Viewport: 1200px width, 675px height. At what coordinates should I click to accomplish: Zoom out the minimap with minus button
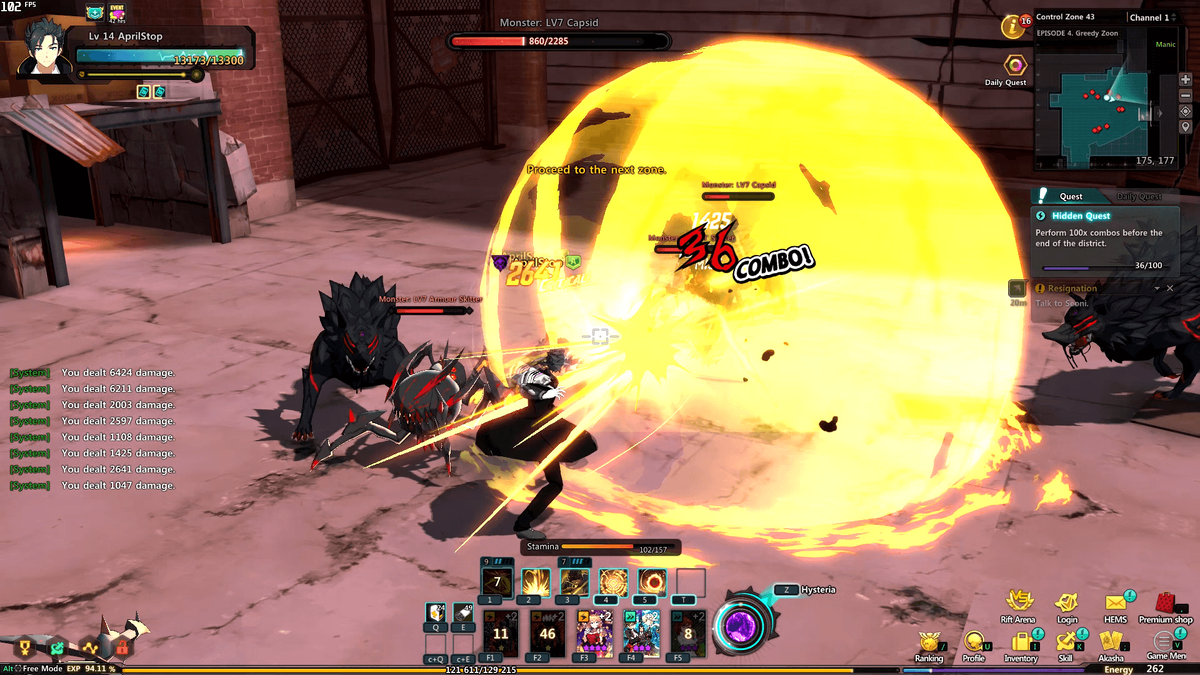1185,95
